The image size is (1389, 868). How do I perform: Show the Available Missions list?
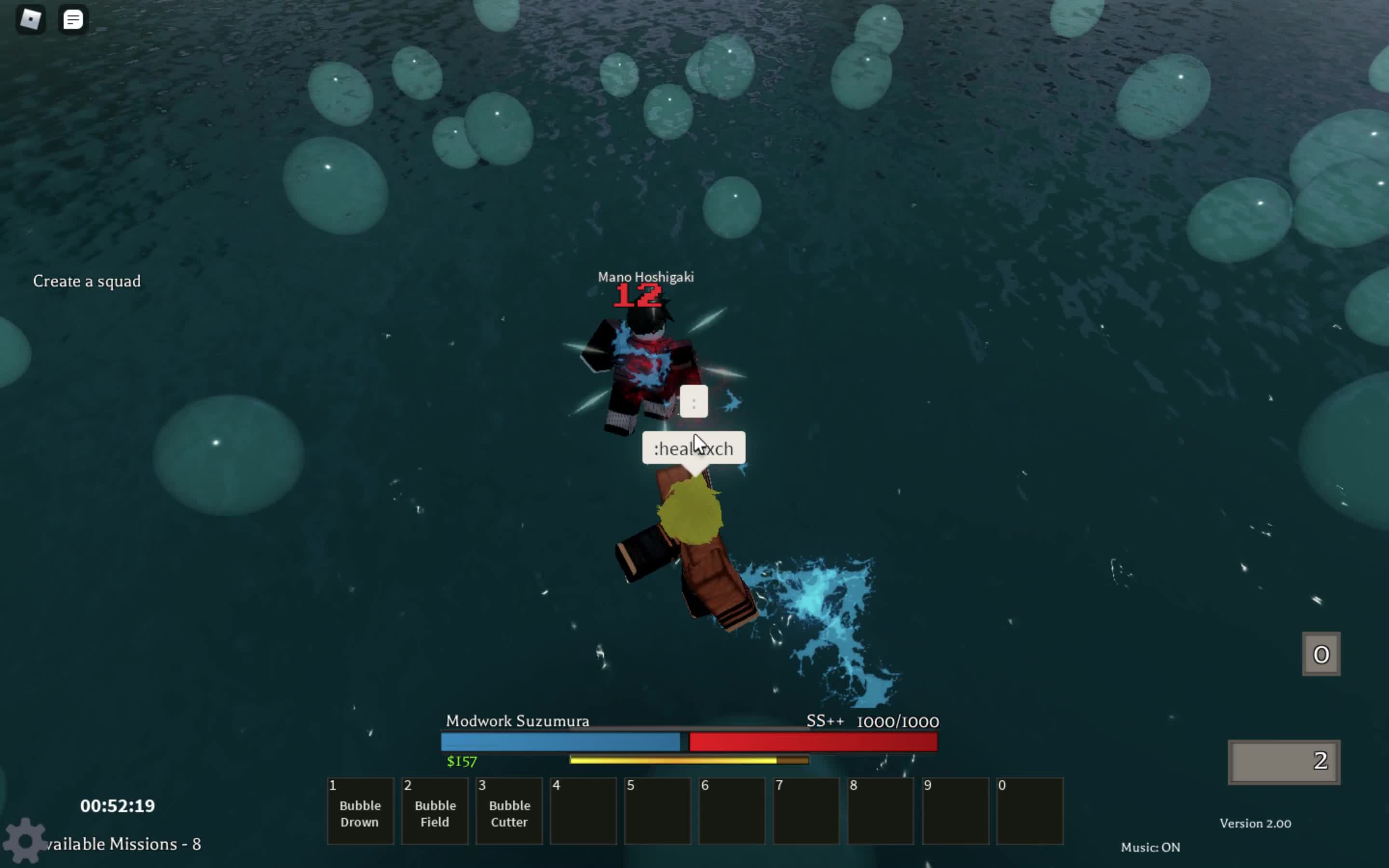coord(124,844)
